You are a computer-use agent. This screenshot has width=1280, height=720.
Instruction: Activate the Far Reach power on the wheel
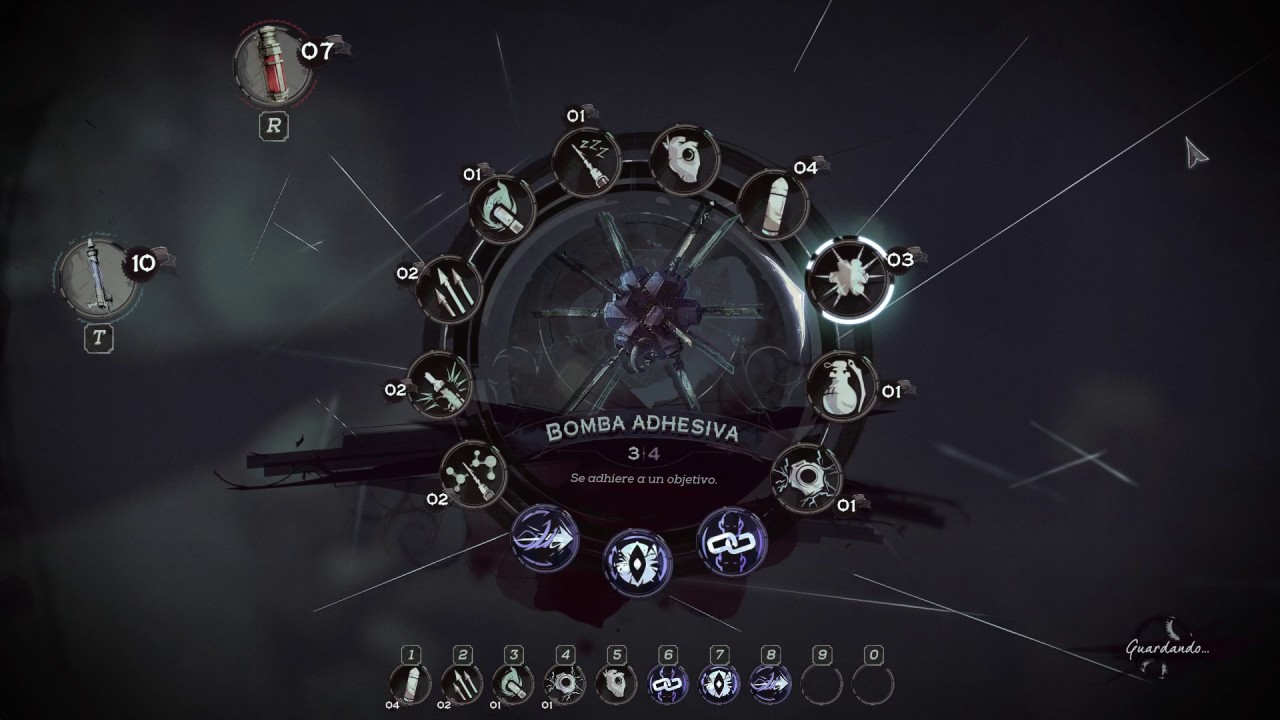pos(545,538)
